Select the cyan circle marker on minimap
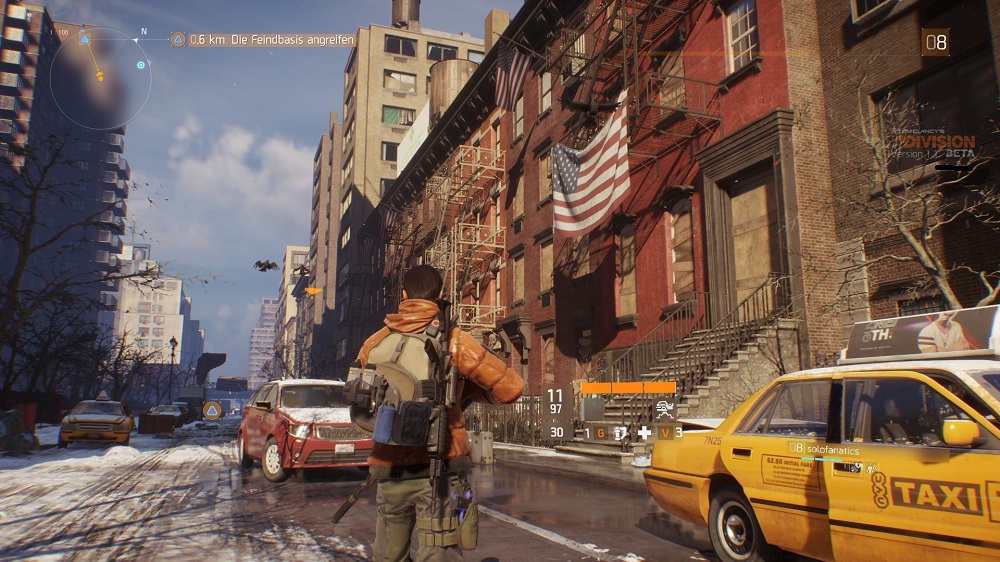Viewport: 1000px width, 562px height. (141, 65)
